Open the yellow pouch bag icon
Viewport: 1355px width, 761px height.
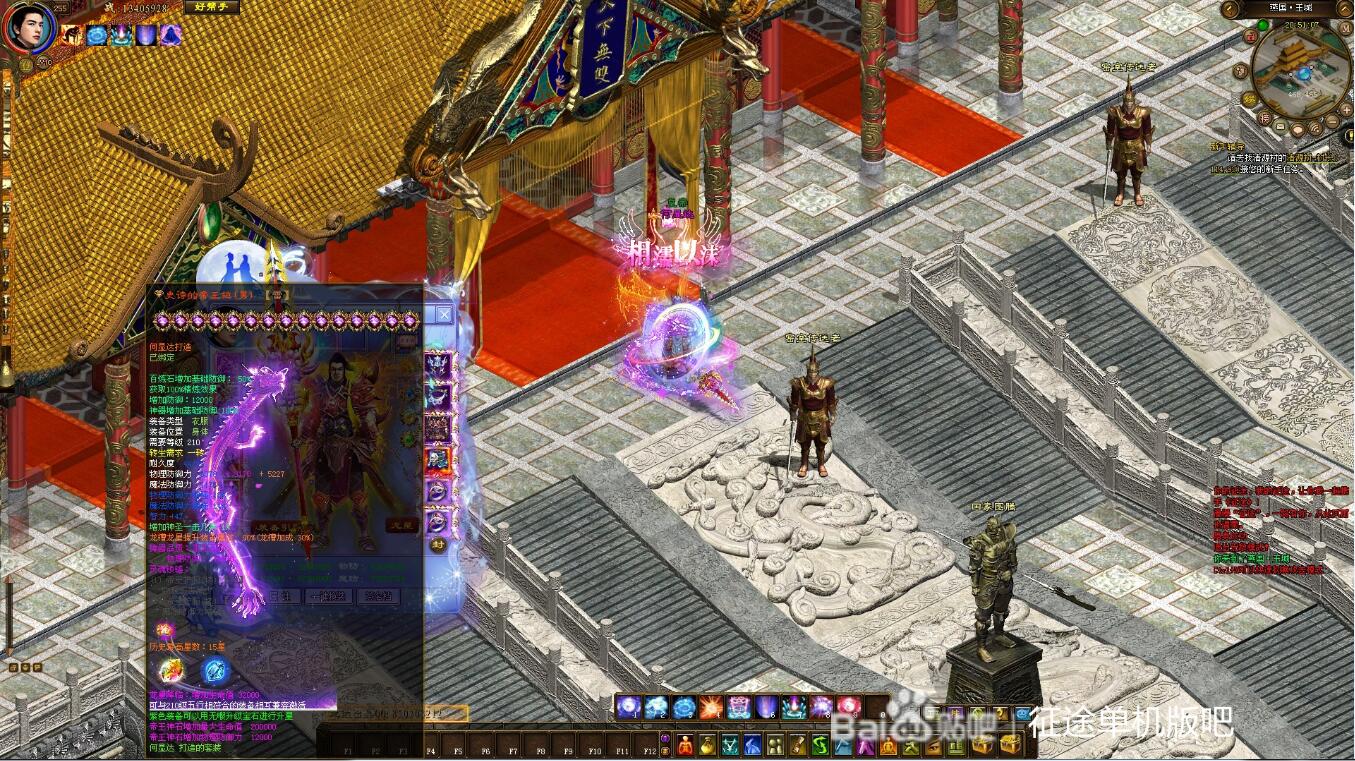point(708,745)
